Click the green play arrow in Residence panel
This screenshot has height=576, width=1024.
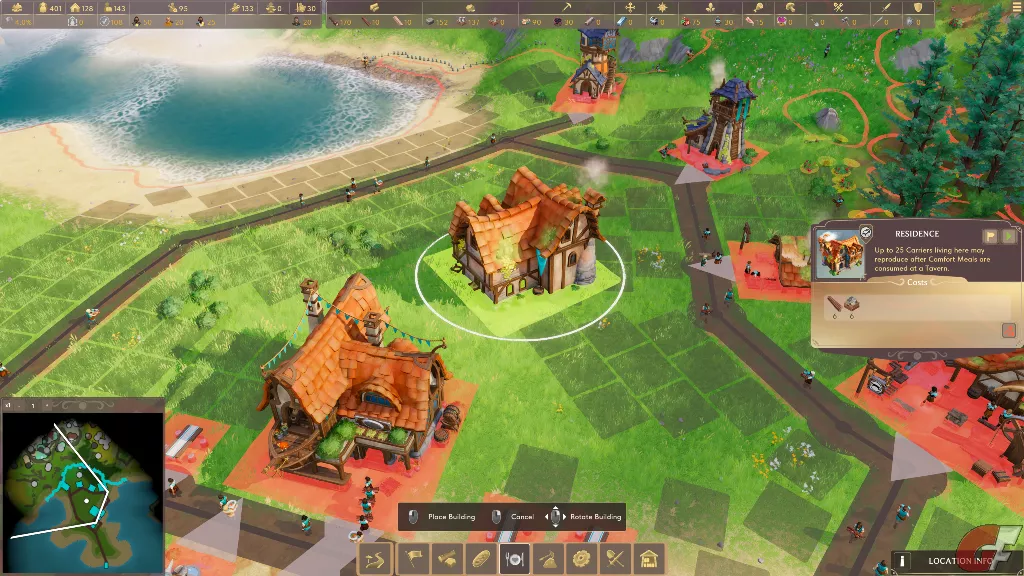pos(1008,236)
